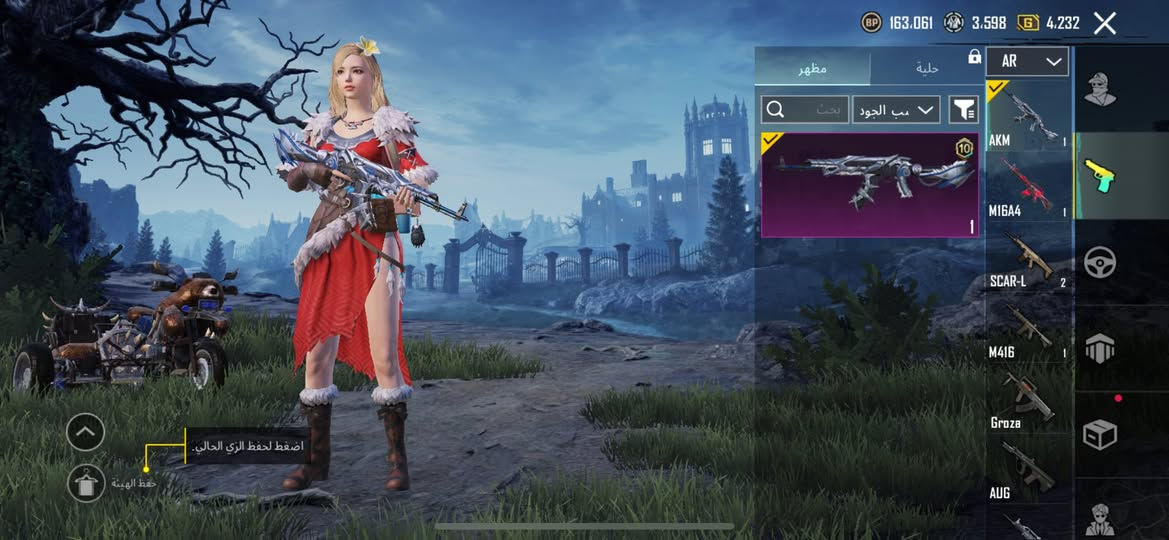This screenshot has width=1169, height=540.
Task: Open the character outfit category
Action: [x=1100, y=90]
